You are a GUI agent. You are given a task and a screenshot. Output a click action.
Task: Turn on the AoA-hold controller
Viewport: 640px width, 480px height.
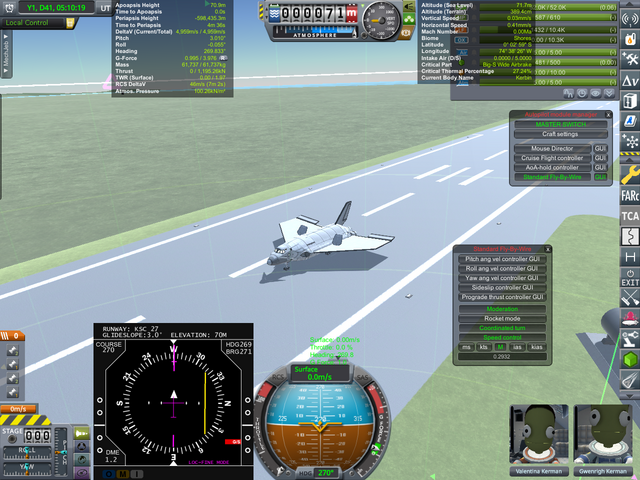(x=552, y=168)
